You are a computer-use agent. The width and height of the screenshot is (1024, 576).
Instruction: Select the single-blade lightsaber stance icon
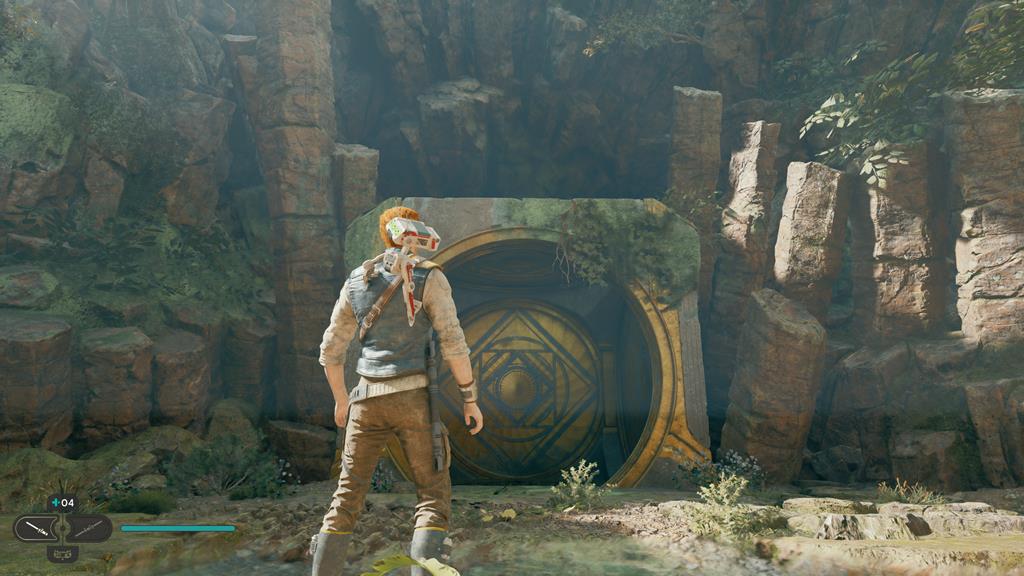[38, 527]
